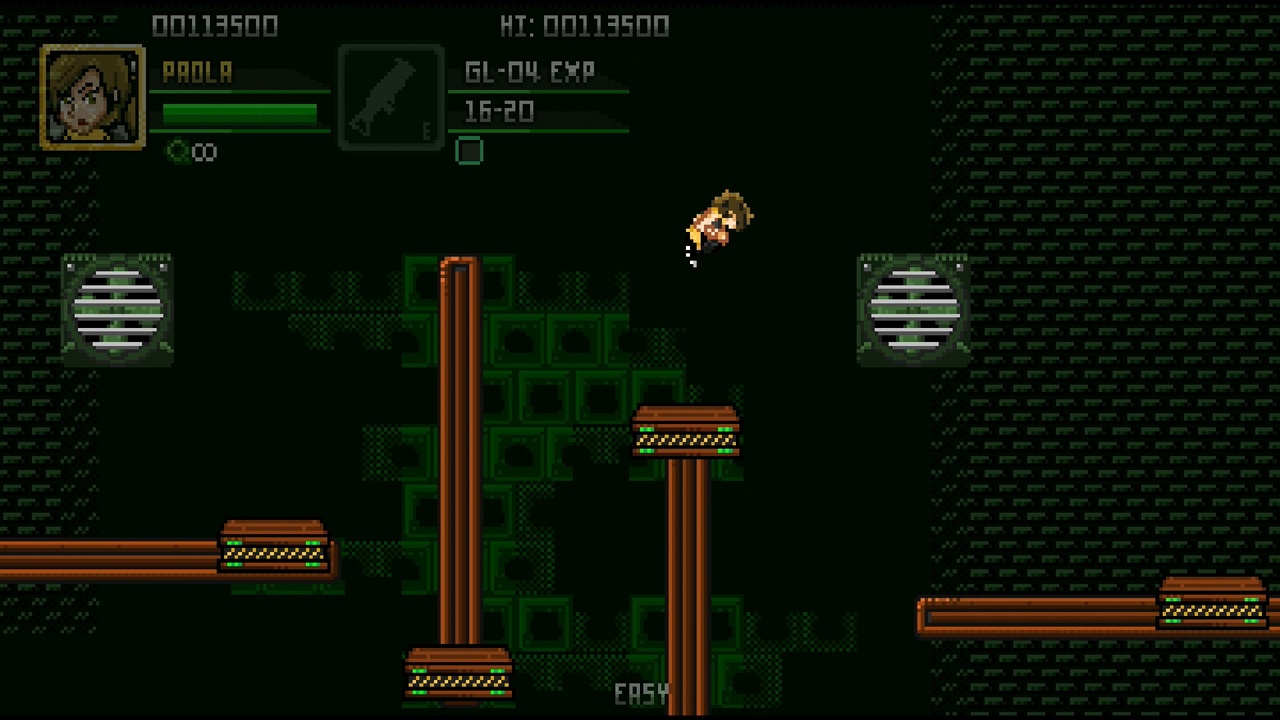
Task: Expand the HI: 00113500 high score display
Action: (585, 26)
